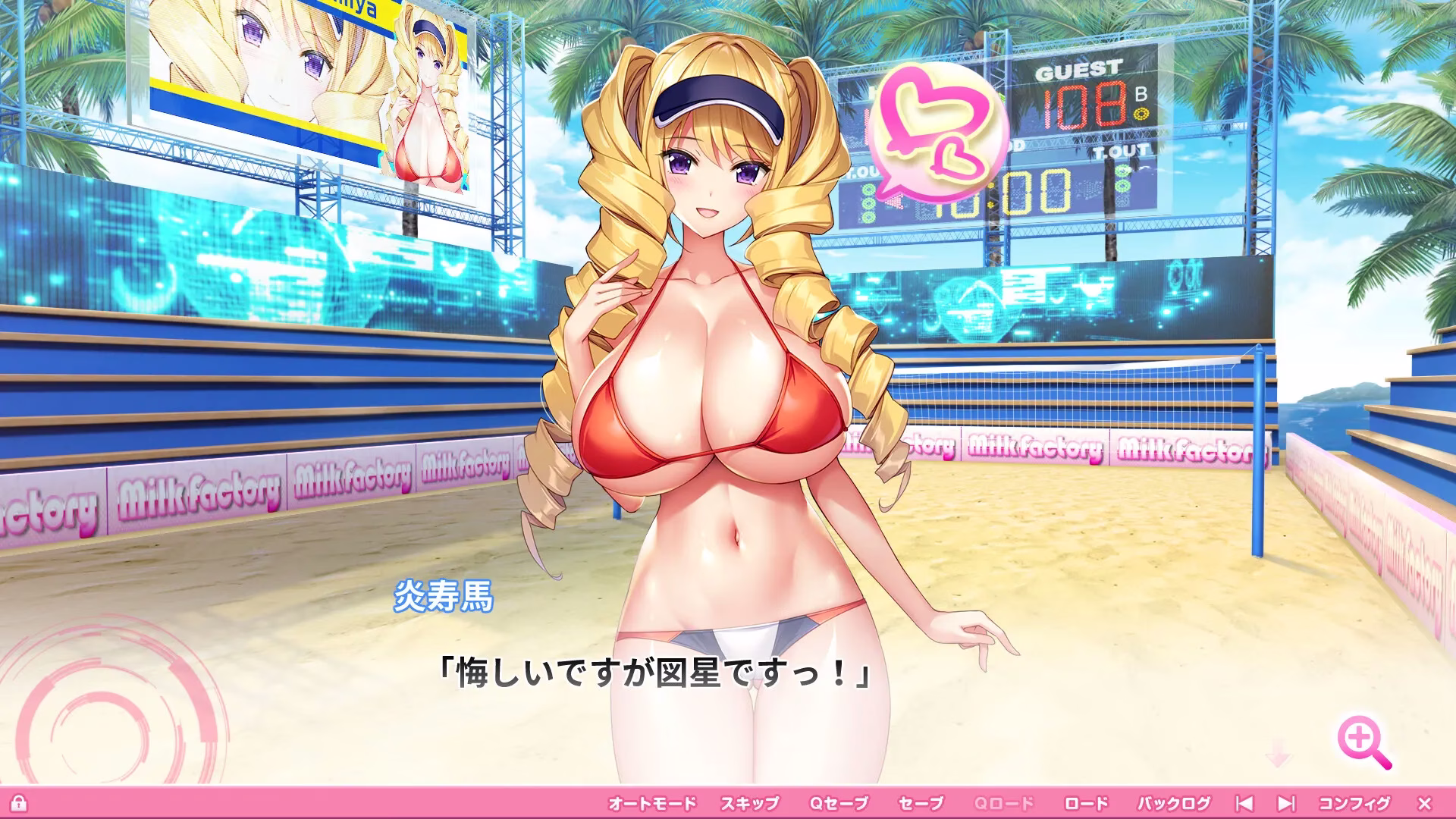
Task: Open the コンフィグ settings
Action: click(x=1354, y=803)
